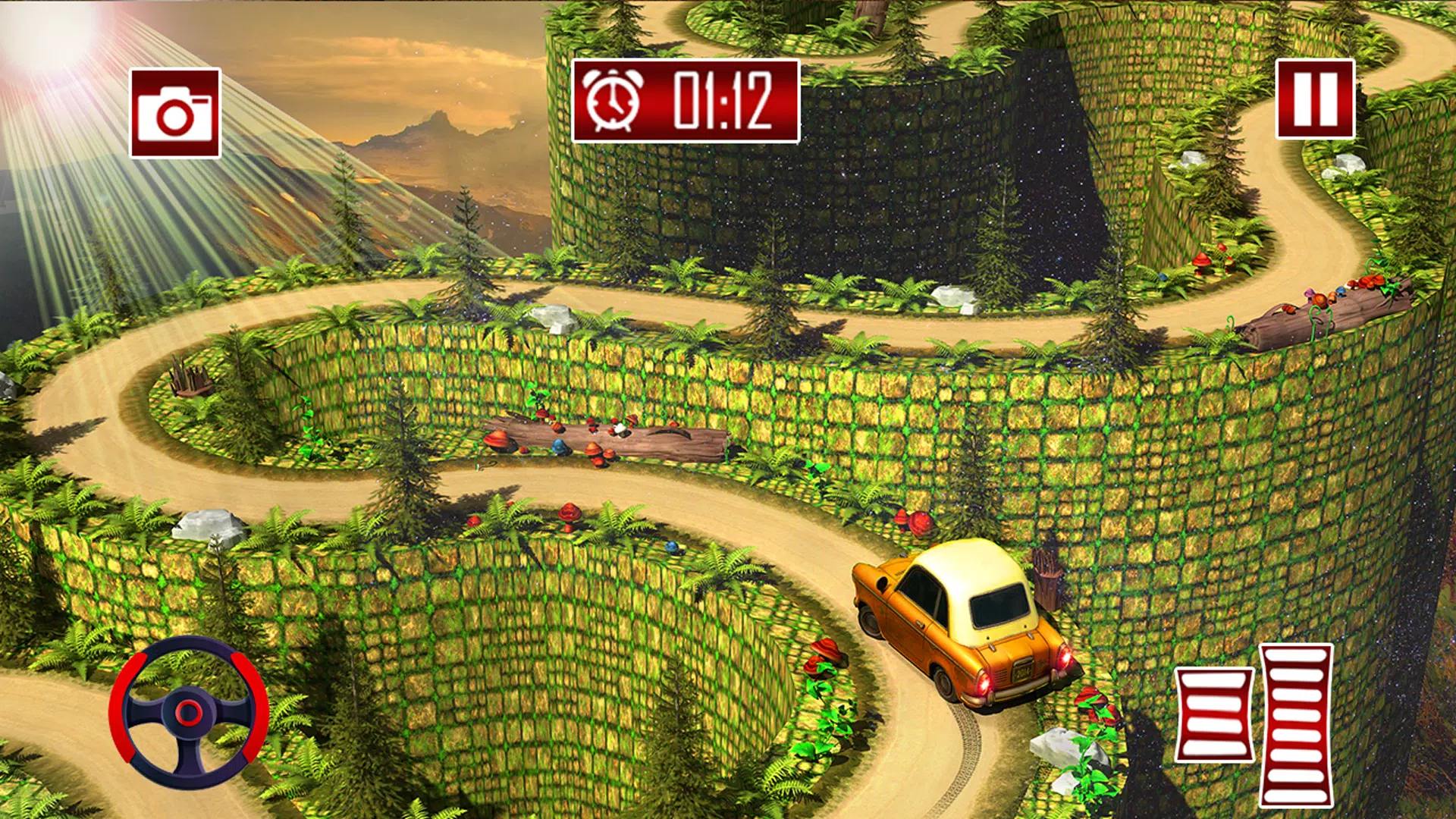Pause the game
The image size is (1456, 819).
click(x=1315, y=99)
